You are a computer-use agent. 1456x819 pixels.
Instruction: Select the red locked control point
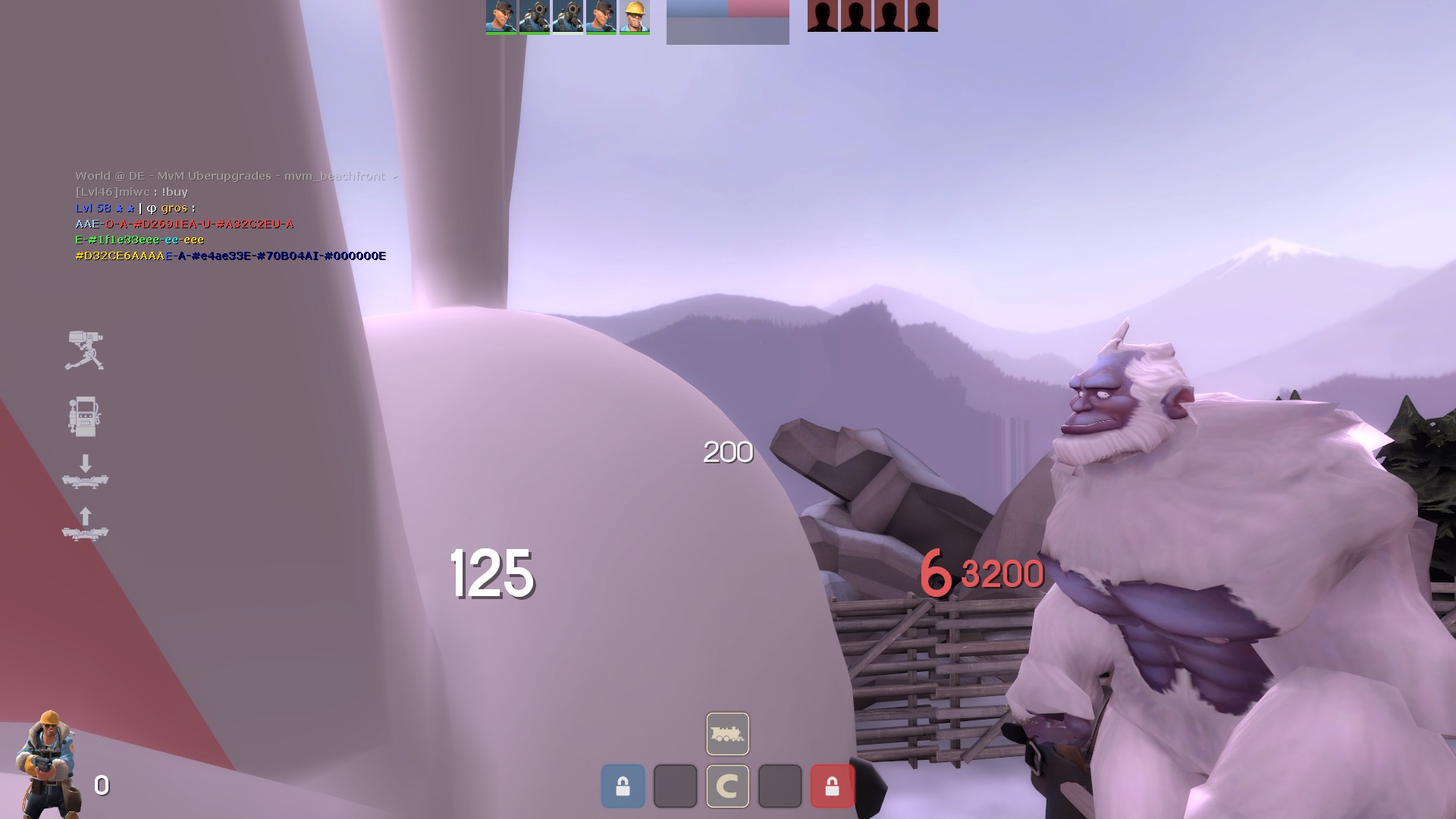click(x=832, y=786)
